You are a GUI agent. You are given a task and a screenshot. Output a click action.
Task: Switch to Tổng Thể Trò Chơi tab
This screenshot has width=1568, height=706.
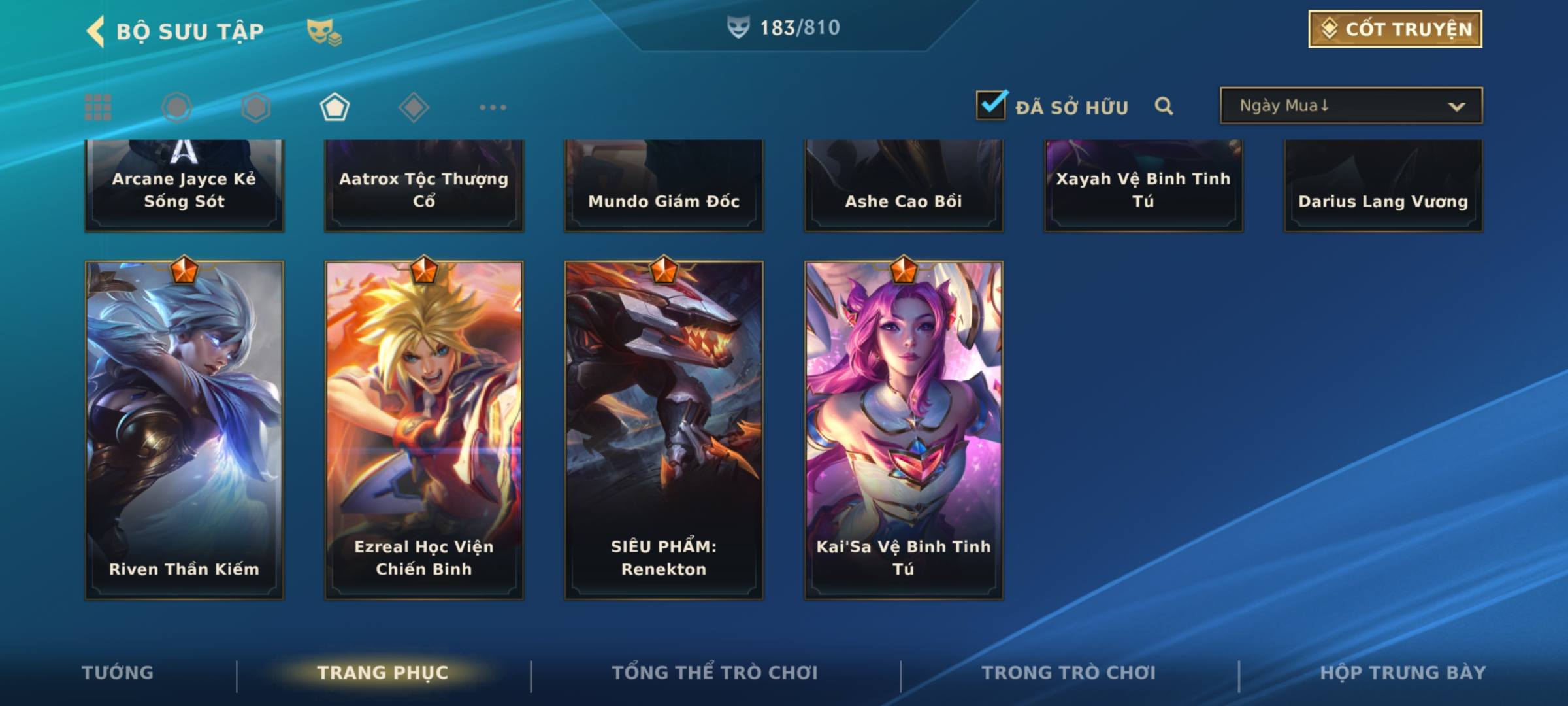click(x=715, y=673)
